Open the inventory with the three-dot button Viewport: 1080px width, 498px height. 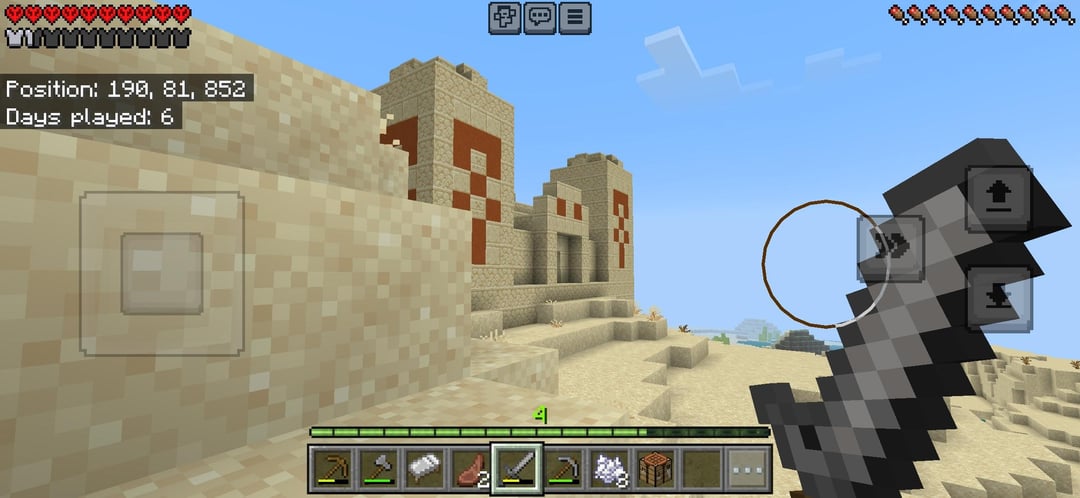749,467
